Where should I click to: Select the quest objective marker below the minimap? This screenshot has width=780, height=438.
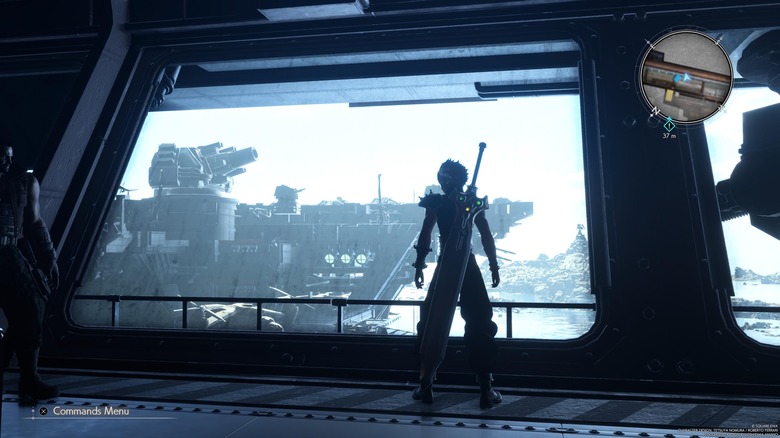click(x=669, y=124)
